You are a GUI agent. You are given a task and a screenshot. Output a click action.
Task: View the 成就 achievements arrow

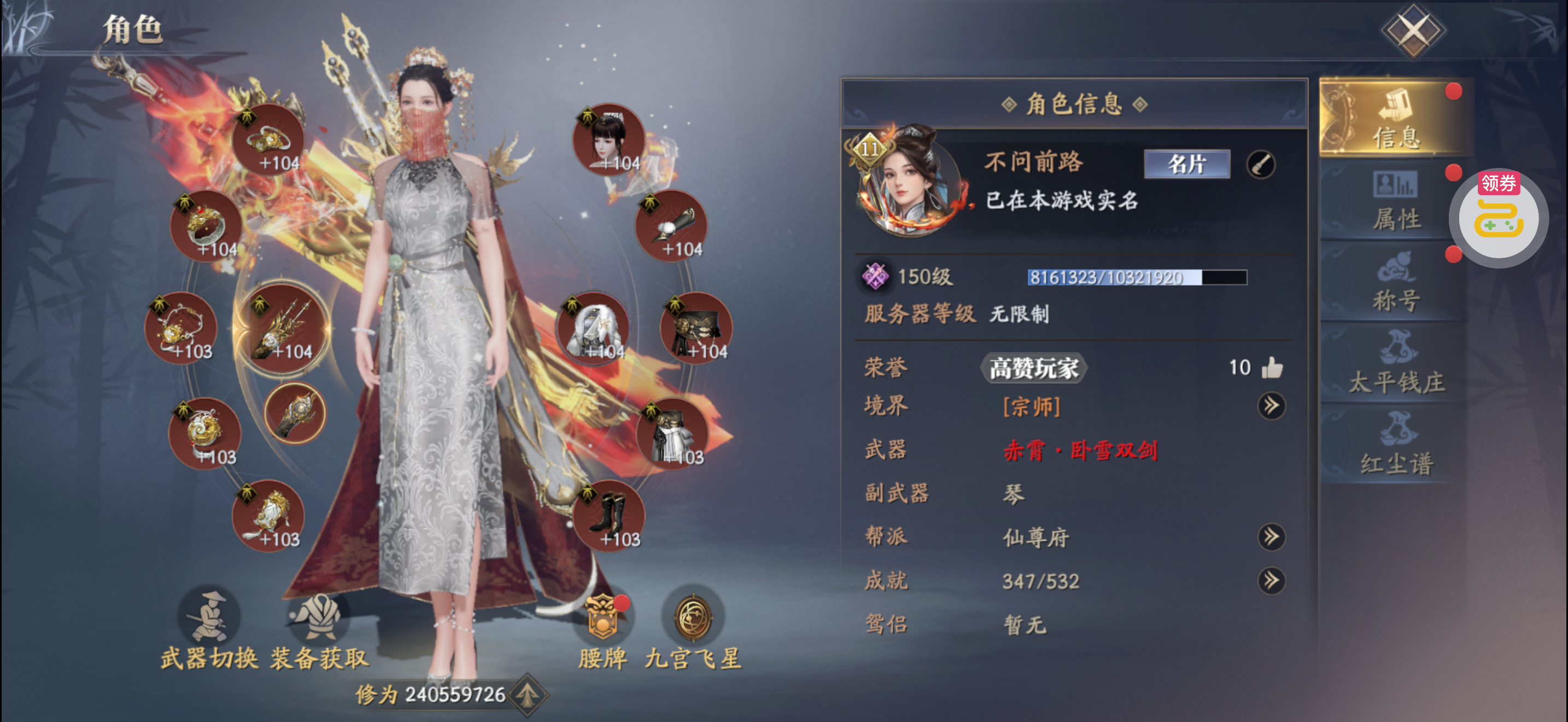(1271, 581)
